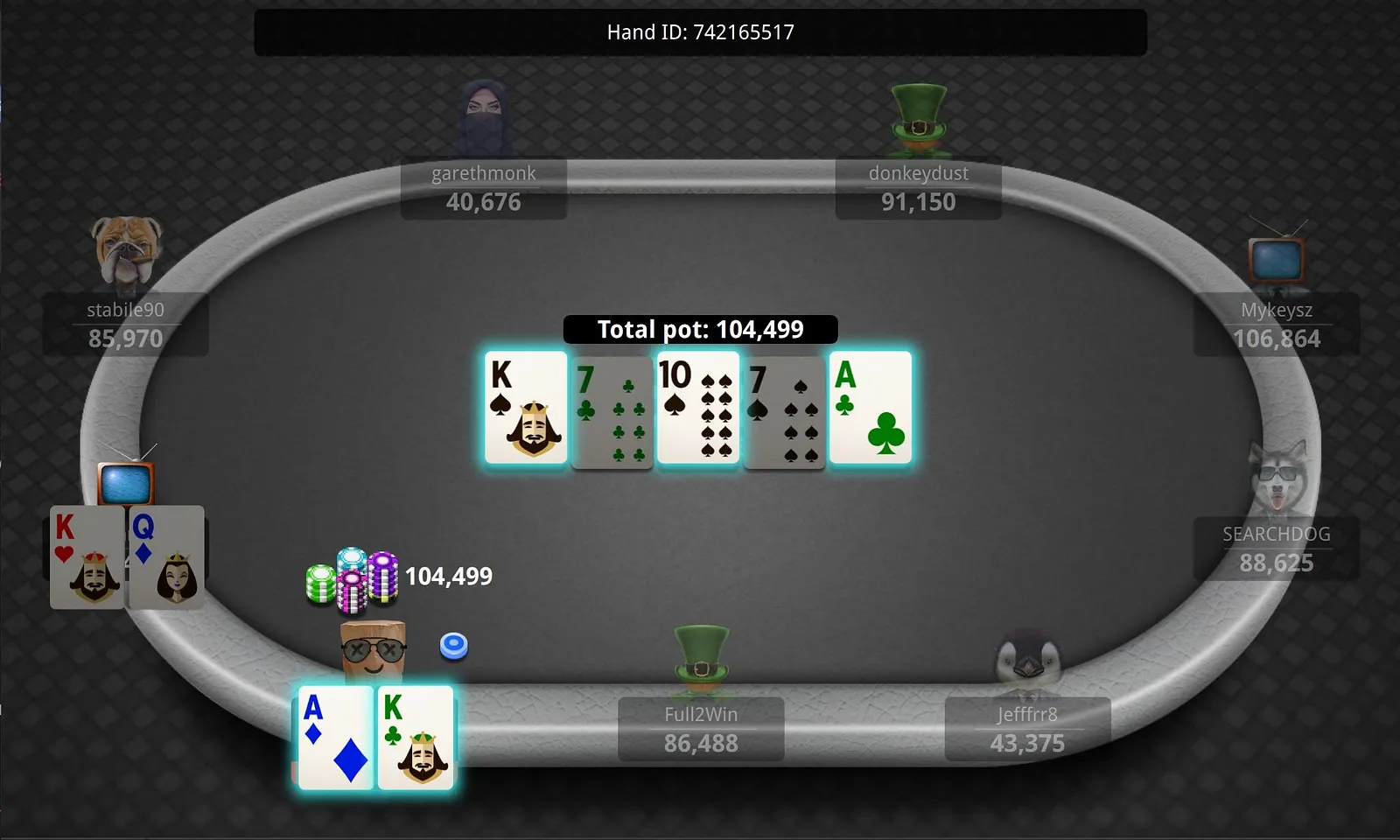Choose SEARCHDOG's player seat panel
This screenshot has height=840, width=1400.
[x=1276, y=549]
